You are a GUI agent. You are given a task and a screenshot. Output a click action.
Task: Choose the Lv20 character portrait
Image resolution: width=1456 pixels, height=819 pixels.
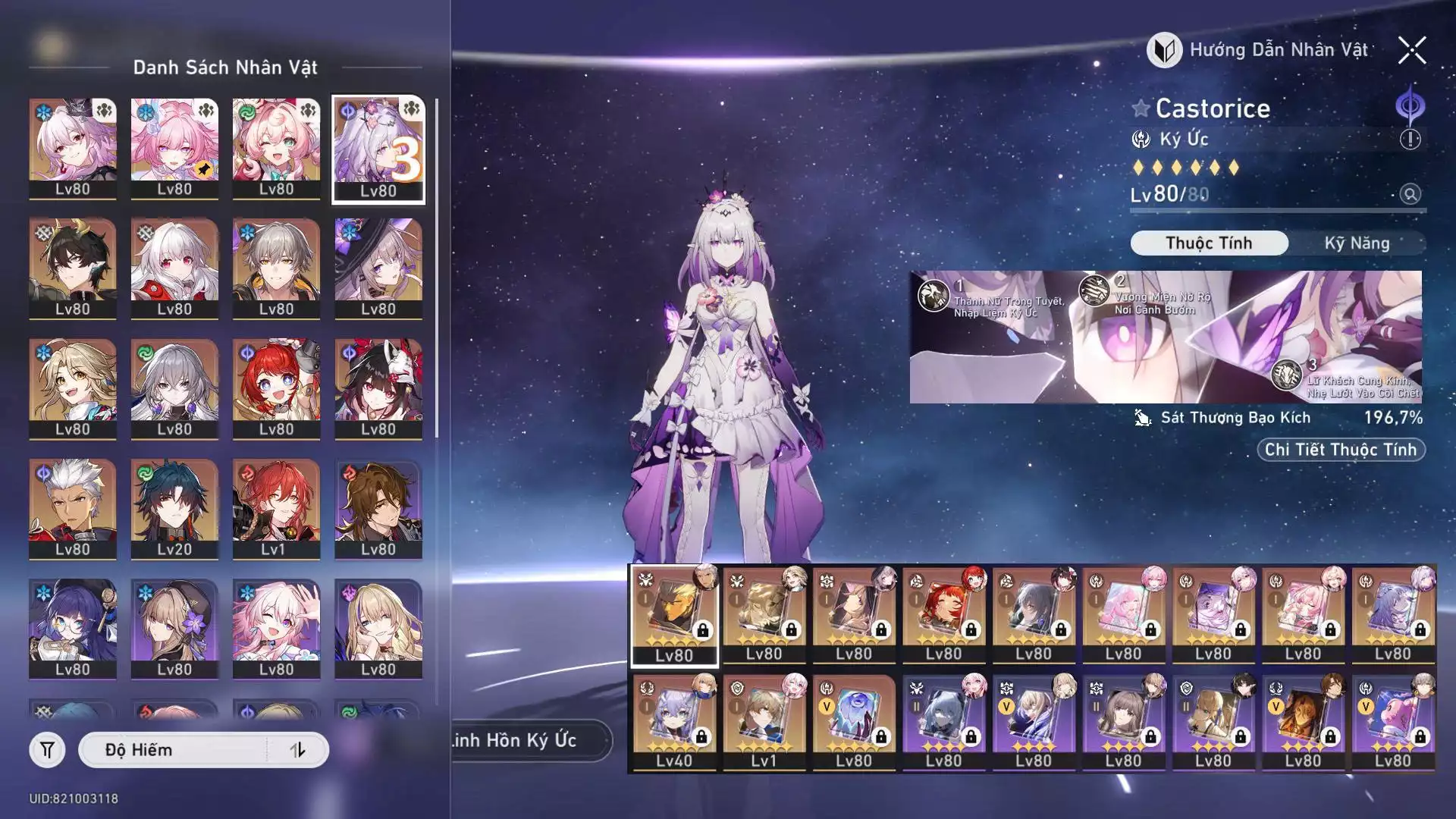coord(174,509)
